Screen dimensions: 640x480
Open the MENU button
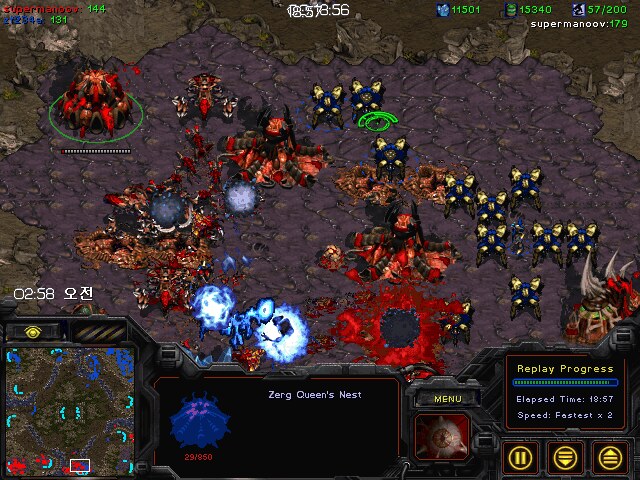coord(447,399)
